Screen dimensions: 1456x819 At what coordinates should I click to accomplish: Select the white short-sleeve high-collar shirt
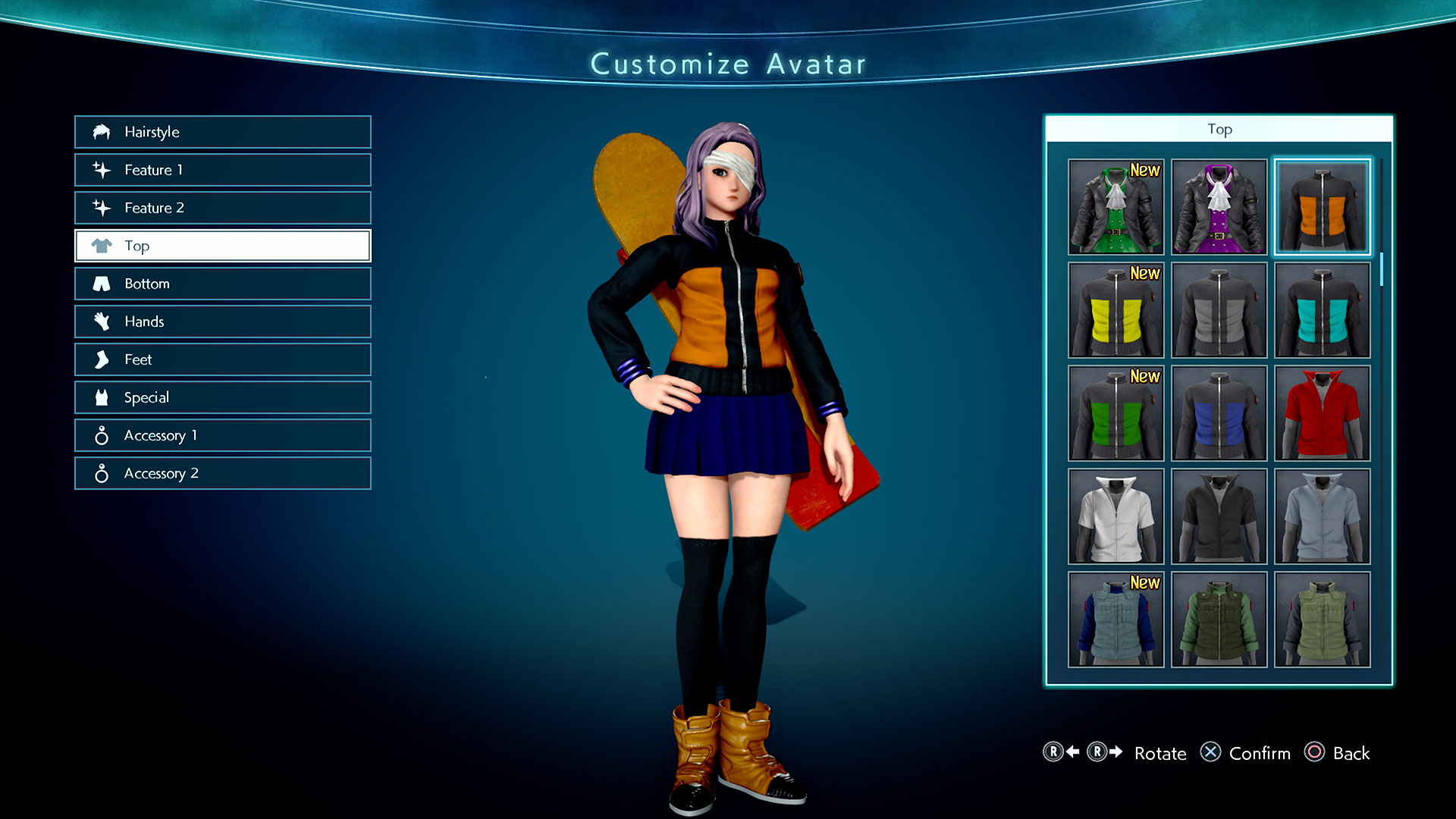pos(1116,516)
